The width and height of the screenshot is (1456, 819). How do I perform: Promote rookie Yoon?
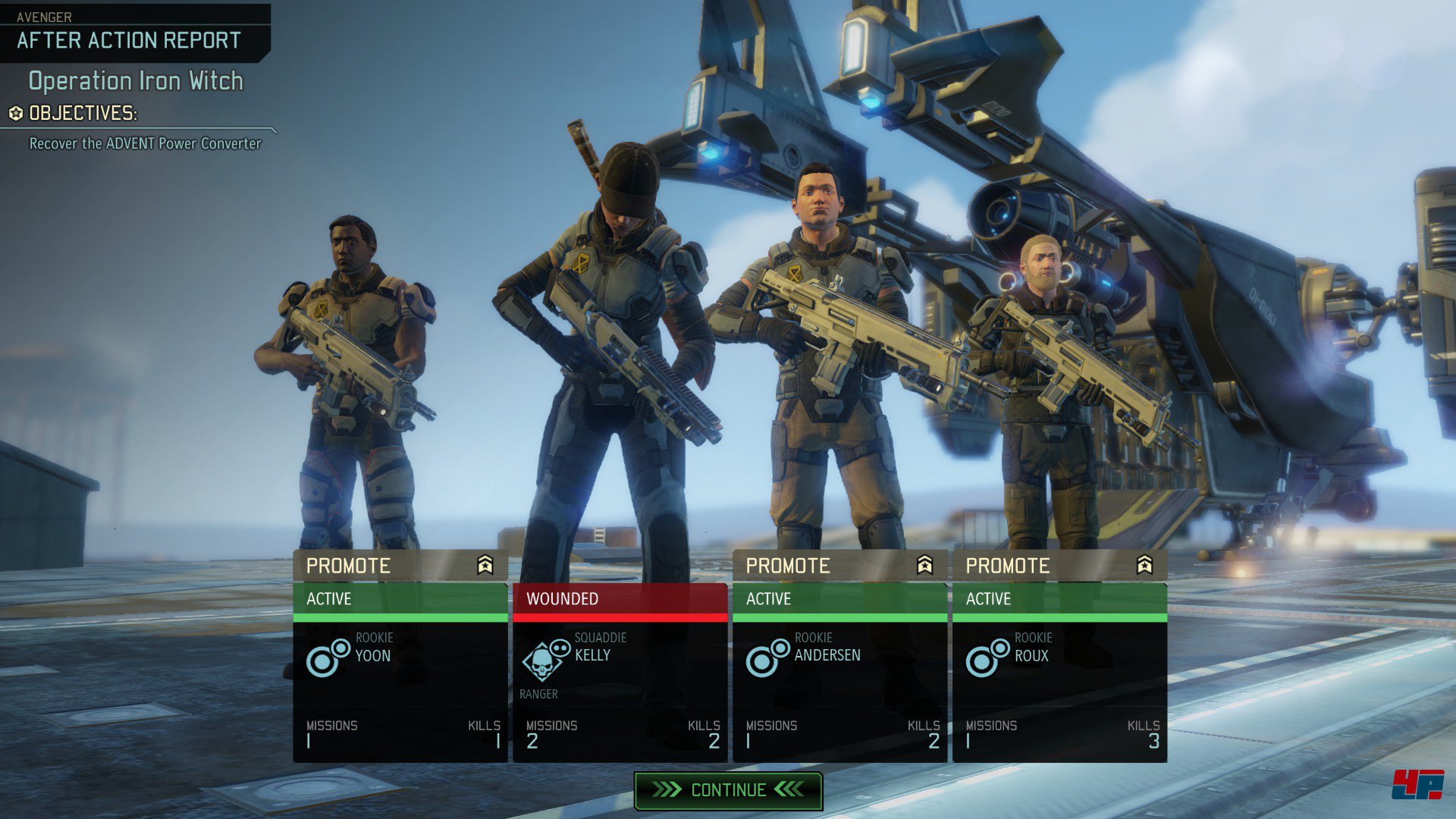pos(400,566)
